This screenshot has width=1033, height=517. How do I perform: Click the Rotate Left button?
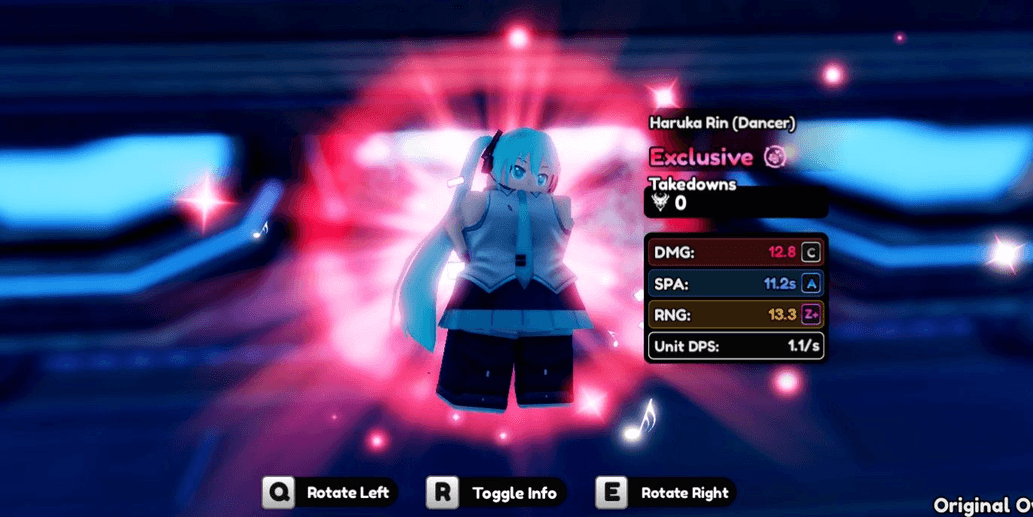pyautogui.click(x=331, y=493)
